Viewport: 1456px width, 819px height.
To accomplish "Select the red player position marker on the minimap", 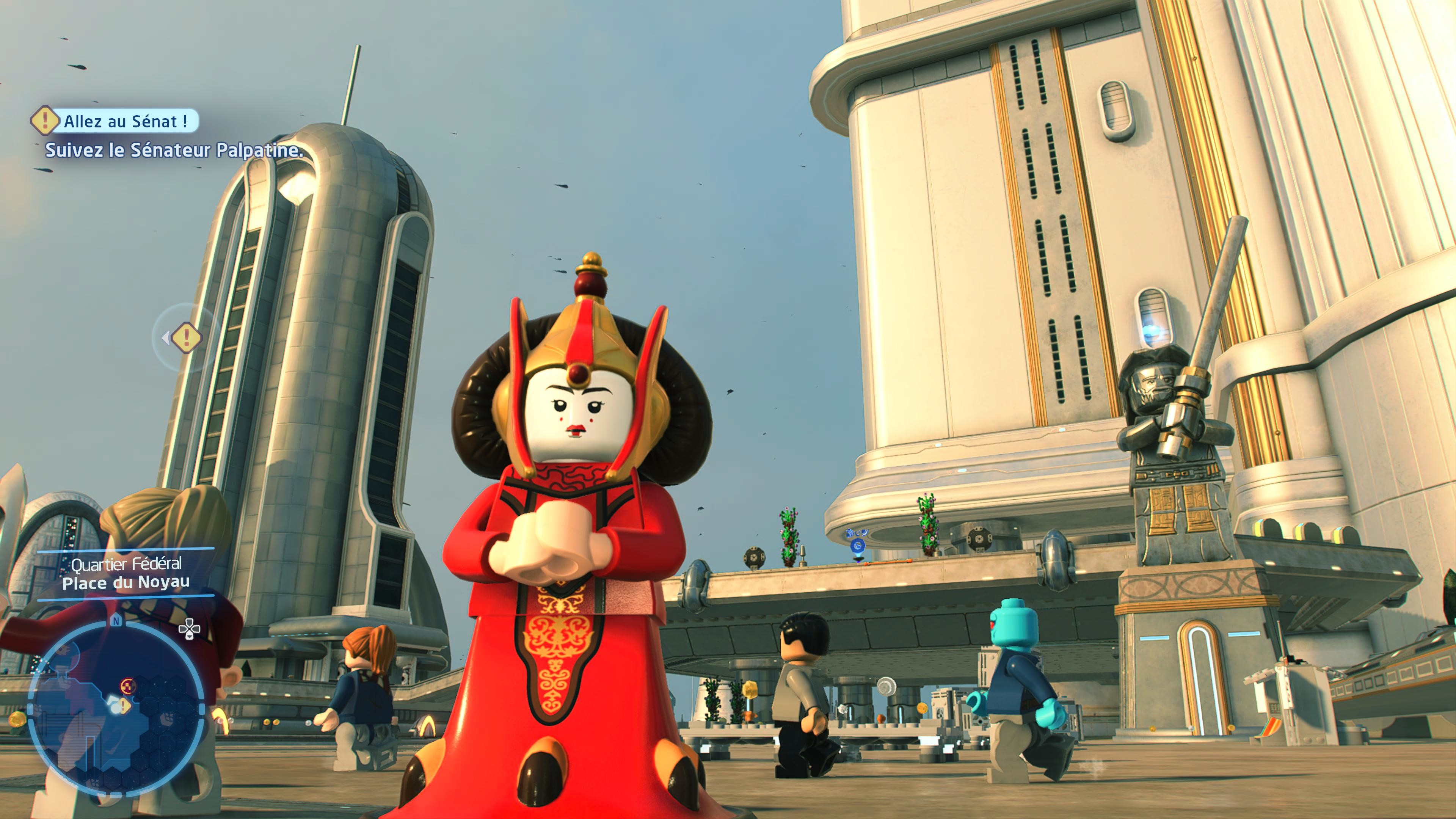I will click(x=128, y=686).
